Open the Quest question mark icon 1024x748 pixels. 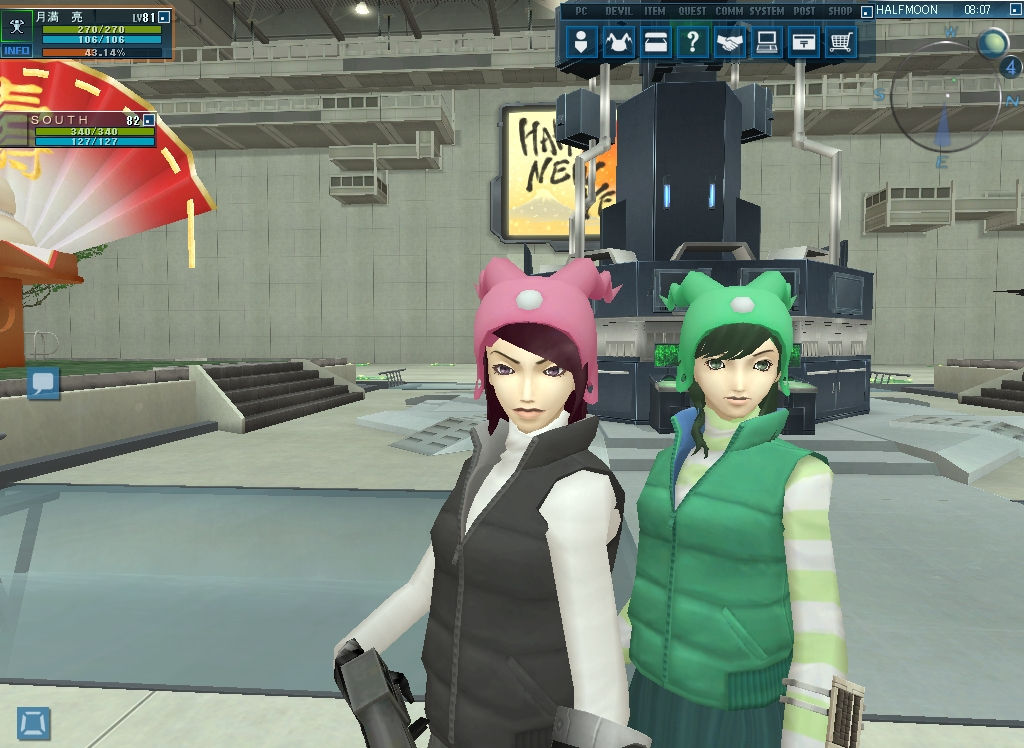692,42
